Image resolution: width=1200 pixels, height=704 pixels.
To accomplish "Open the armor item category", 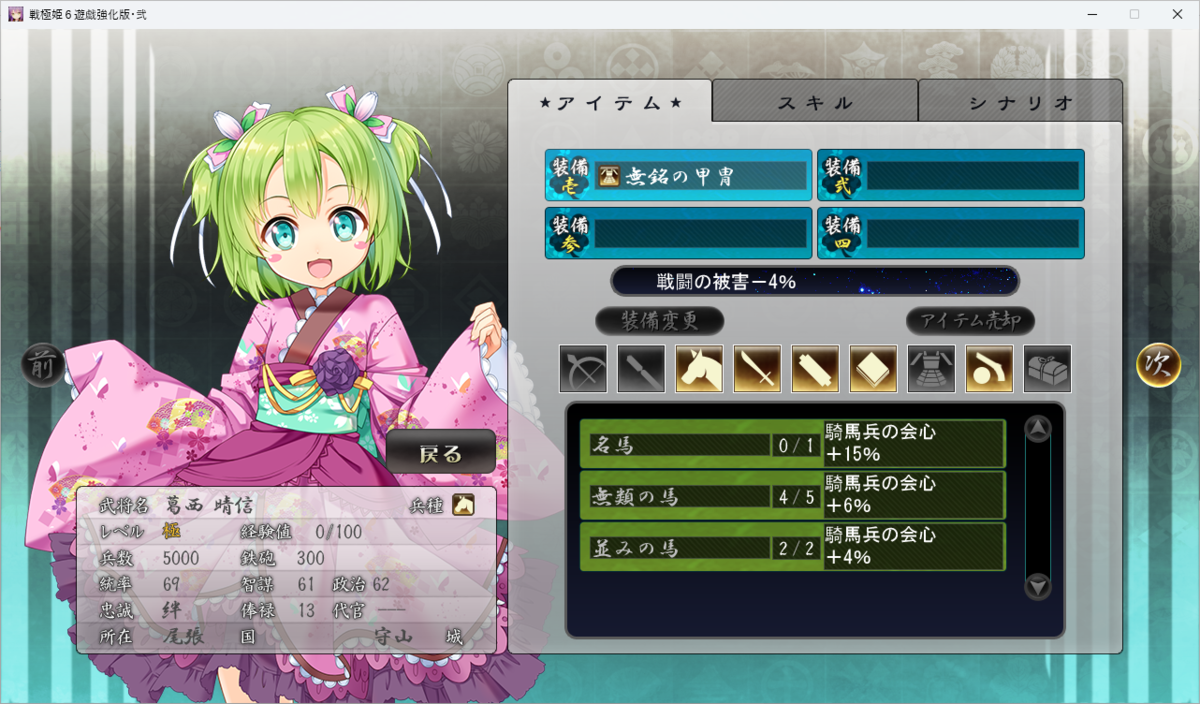I will pos(932,369).
